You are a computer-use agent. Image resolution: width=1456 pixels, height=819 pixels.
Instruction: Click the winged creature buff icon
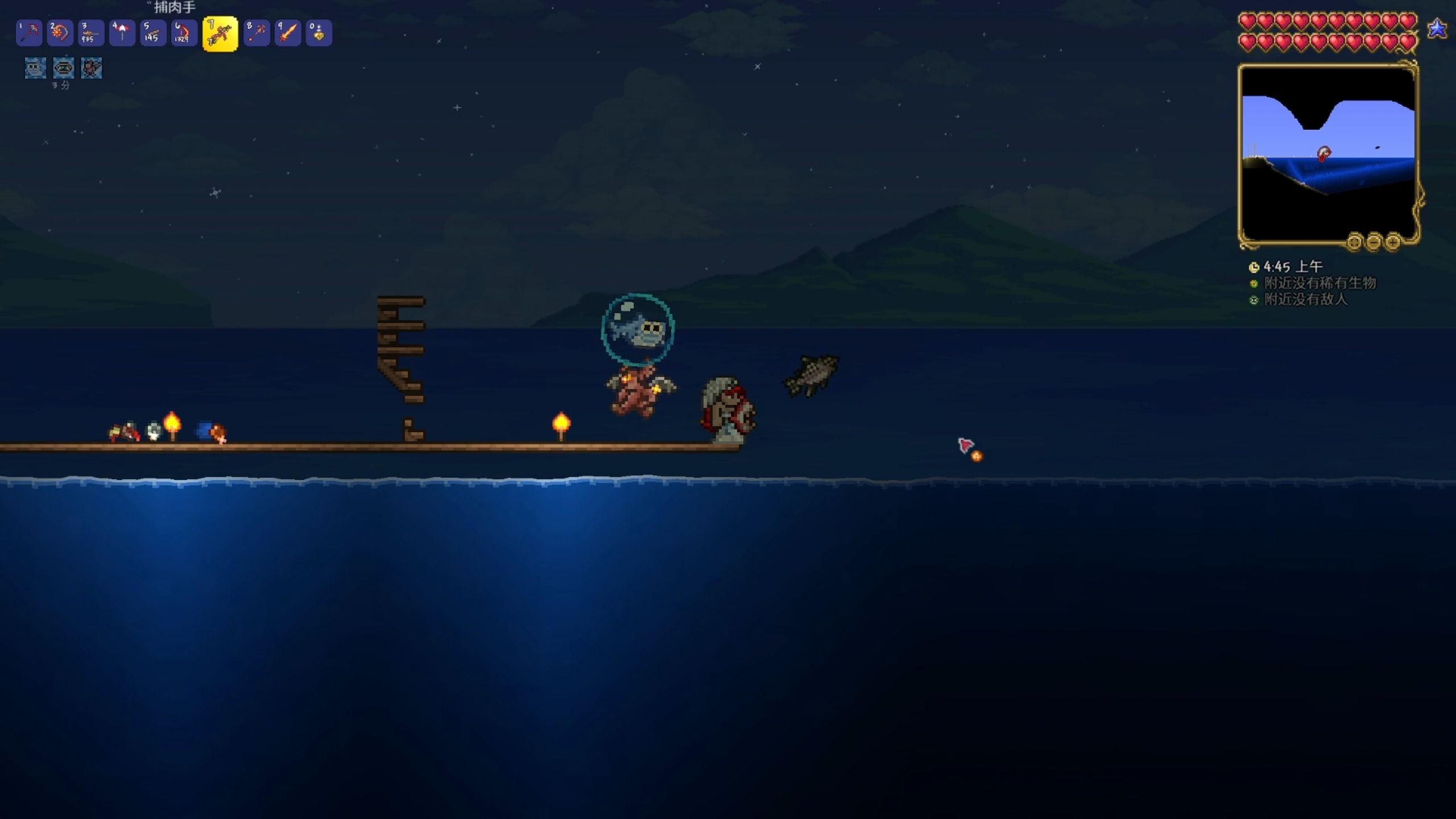click(92, 68)
